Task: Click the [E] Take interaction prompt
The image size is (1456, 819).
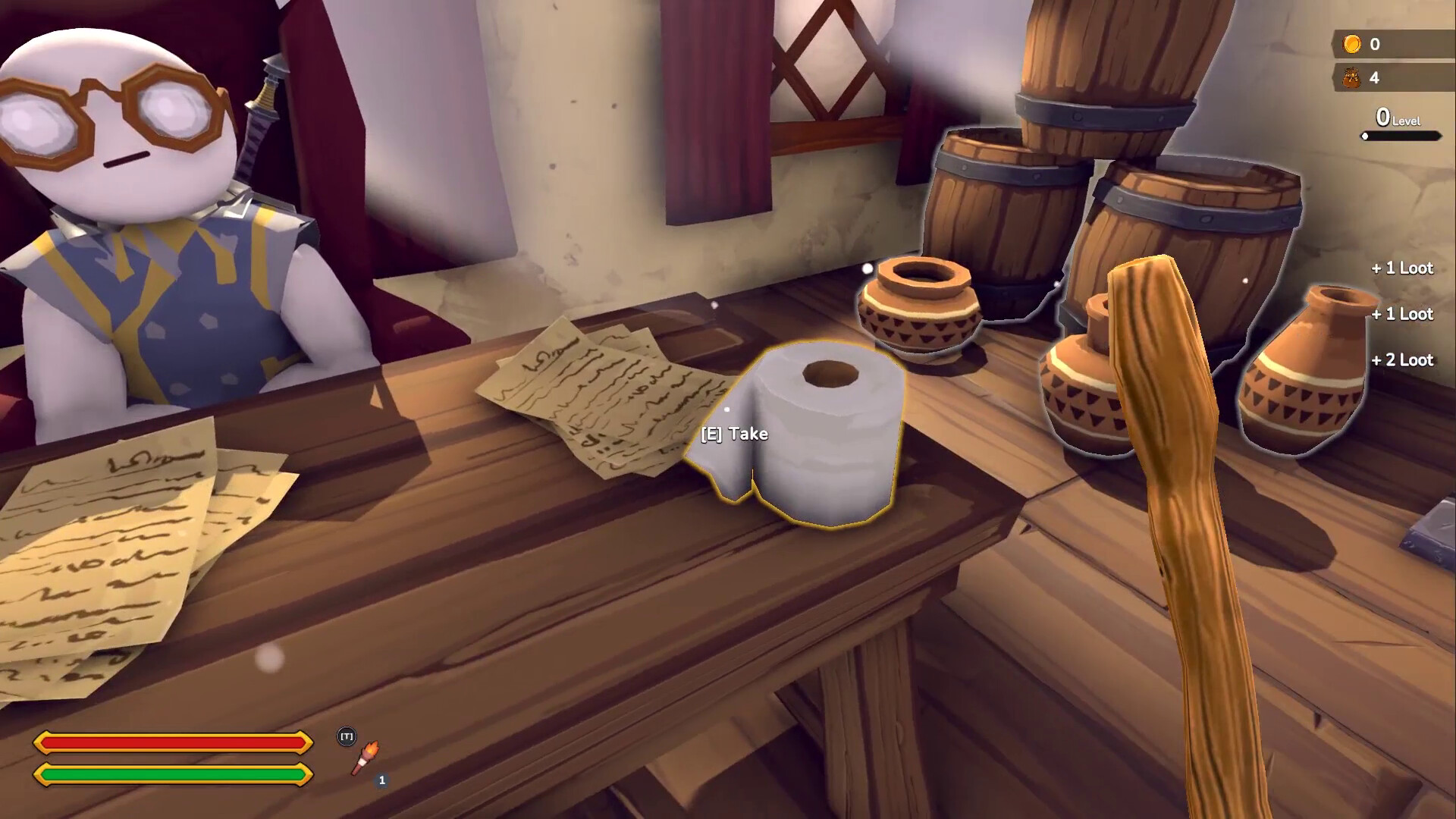Action: pos(733,435)
